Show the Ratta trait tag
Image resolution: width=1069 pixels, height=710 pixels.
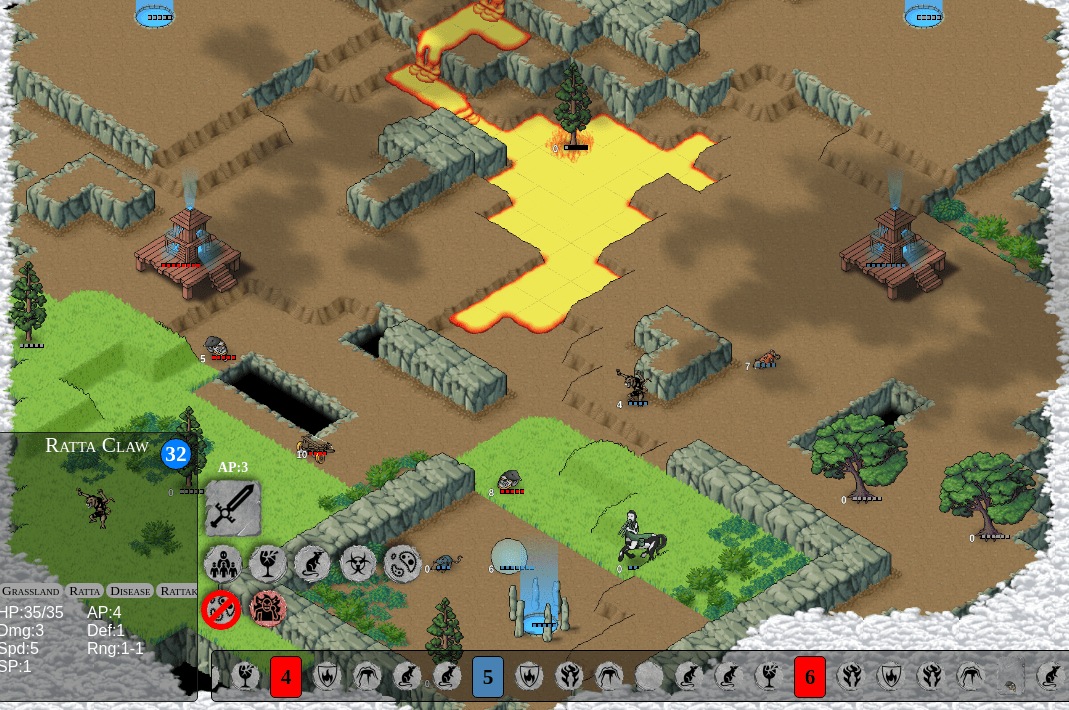(x=85, y=591)
